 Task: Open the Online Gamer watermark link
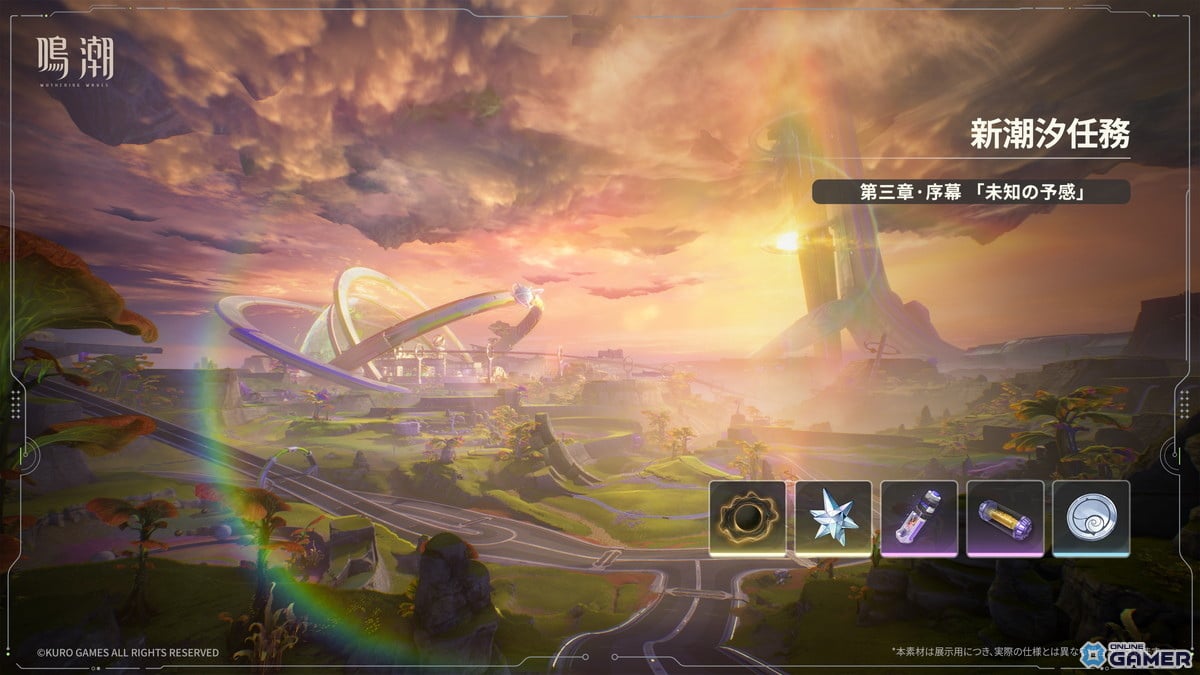1141,652
